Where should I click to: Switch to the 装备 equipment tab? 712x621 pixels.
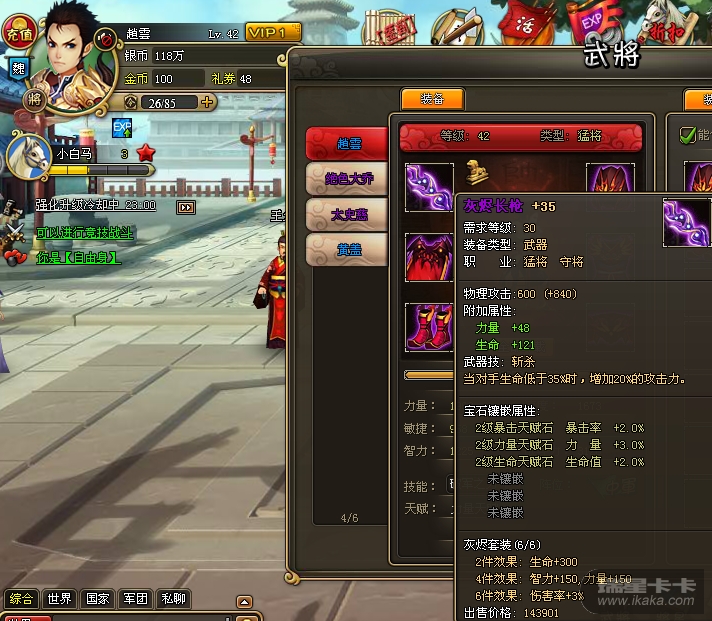click(x=432, y=100)
